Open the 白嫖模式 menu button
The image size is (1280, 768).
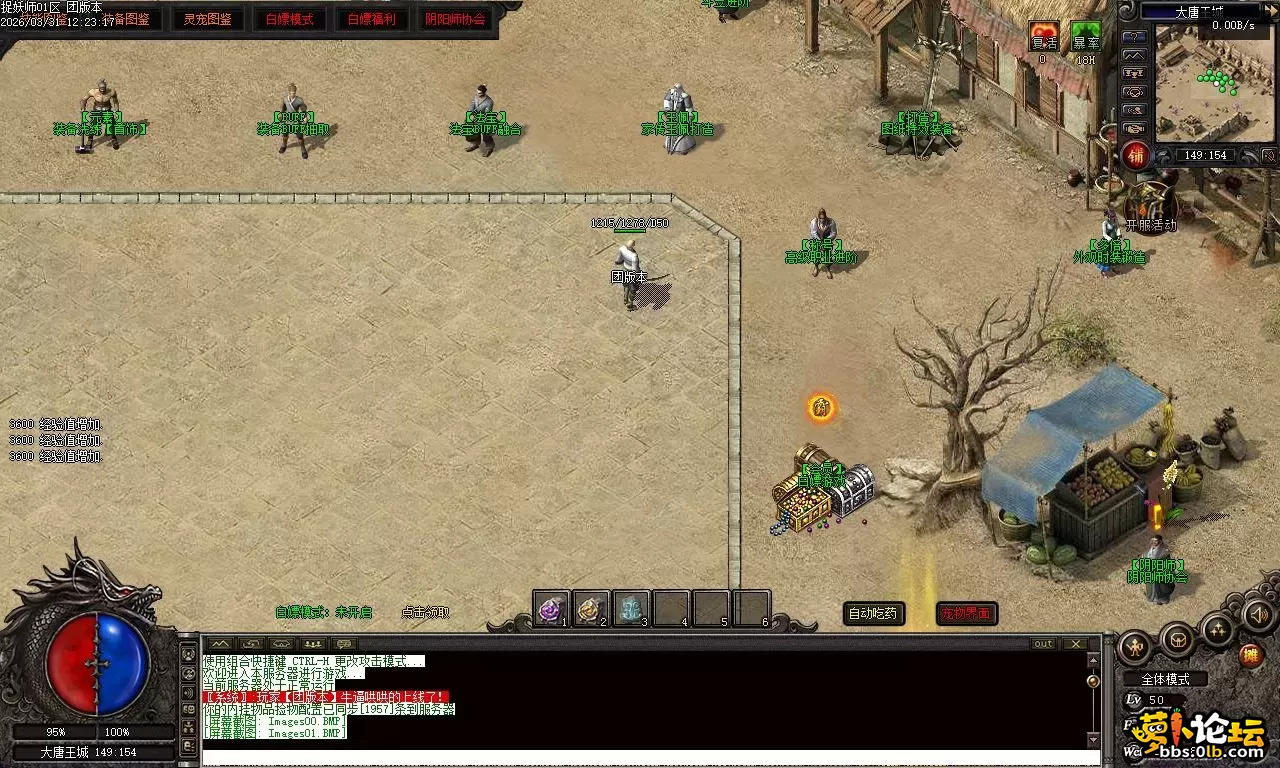click(289, 19)
